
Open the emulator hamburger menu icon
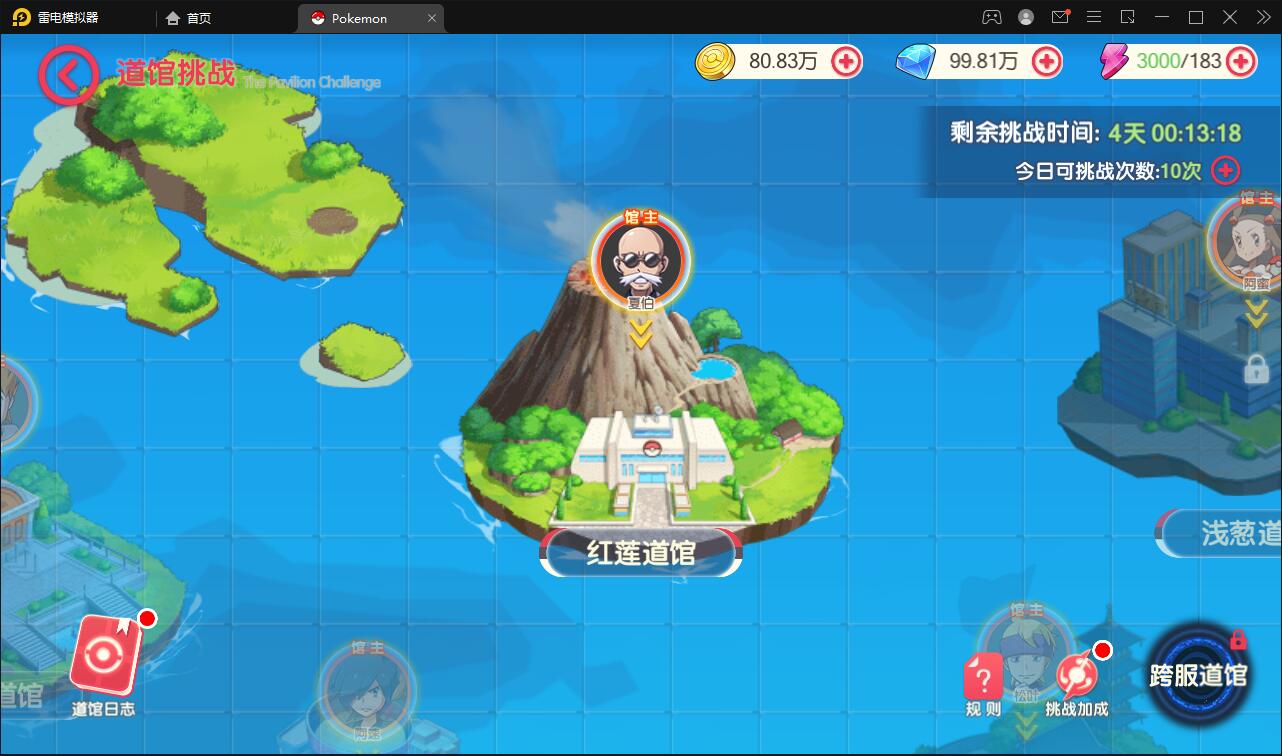pyautogui.click(x=1094, y=16)
